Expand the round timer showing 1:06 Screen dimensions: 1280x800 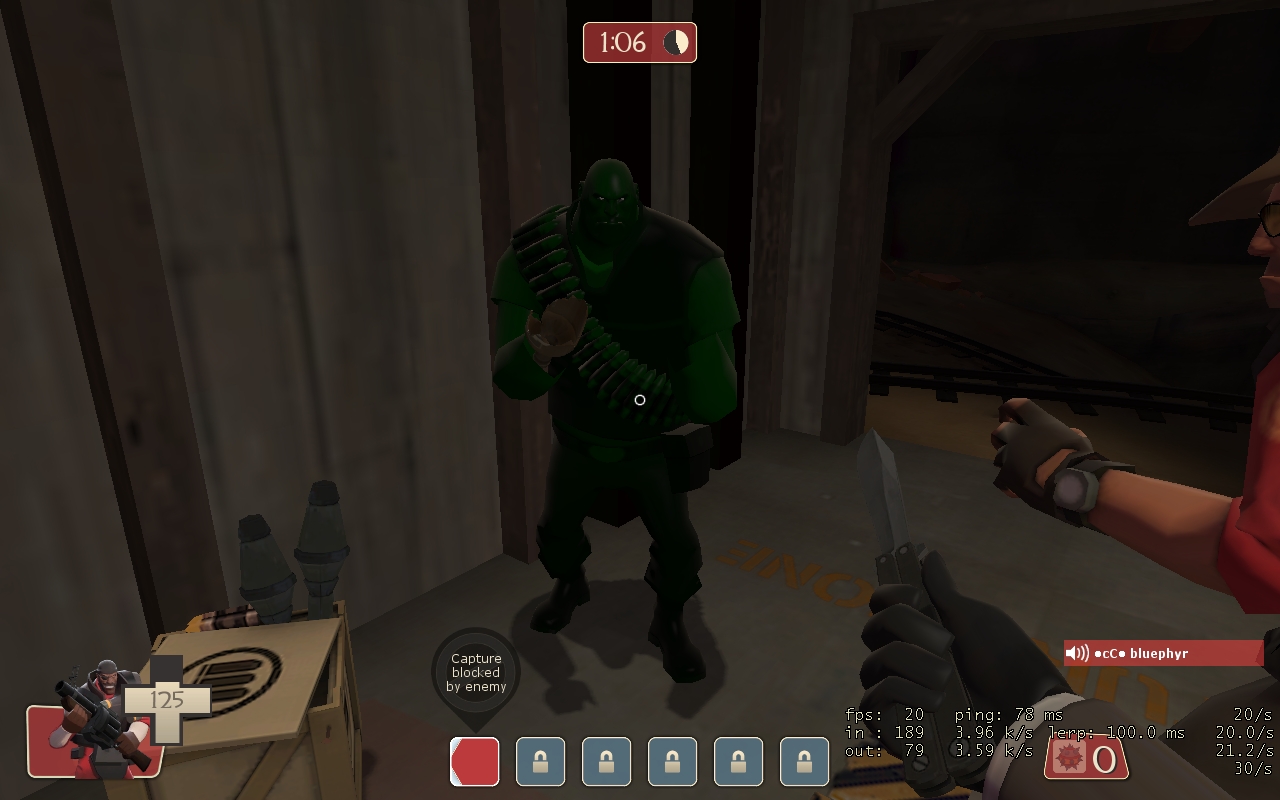point(639,42)
